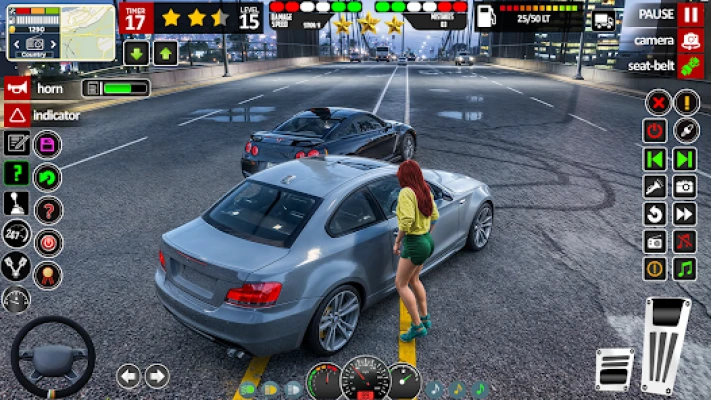This screenshot has width=711, height=400.
Task: Toggle the green headlight icon
Action: (x=247, y=389)
